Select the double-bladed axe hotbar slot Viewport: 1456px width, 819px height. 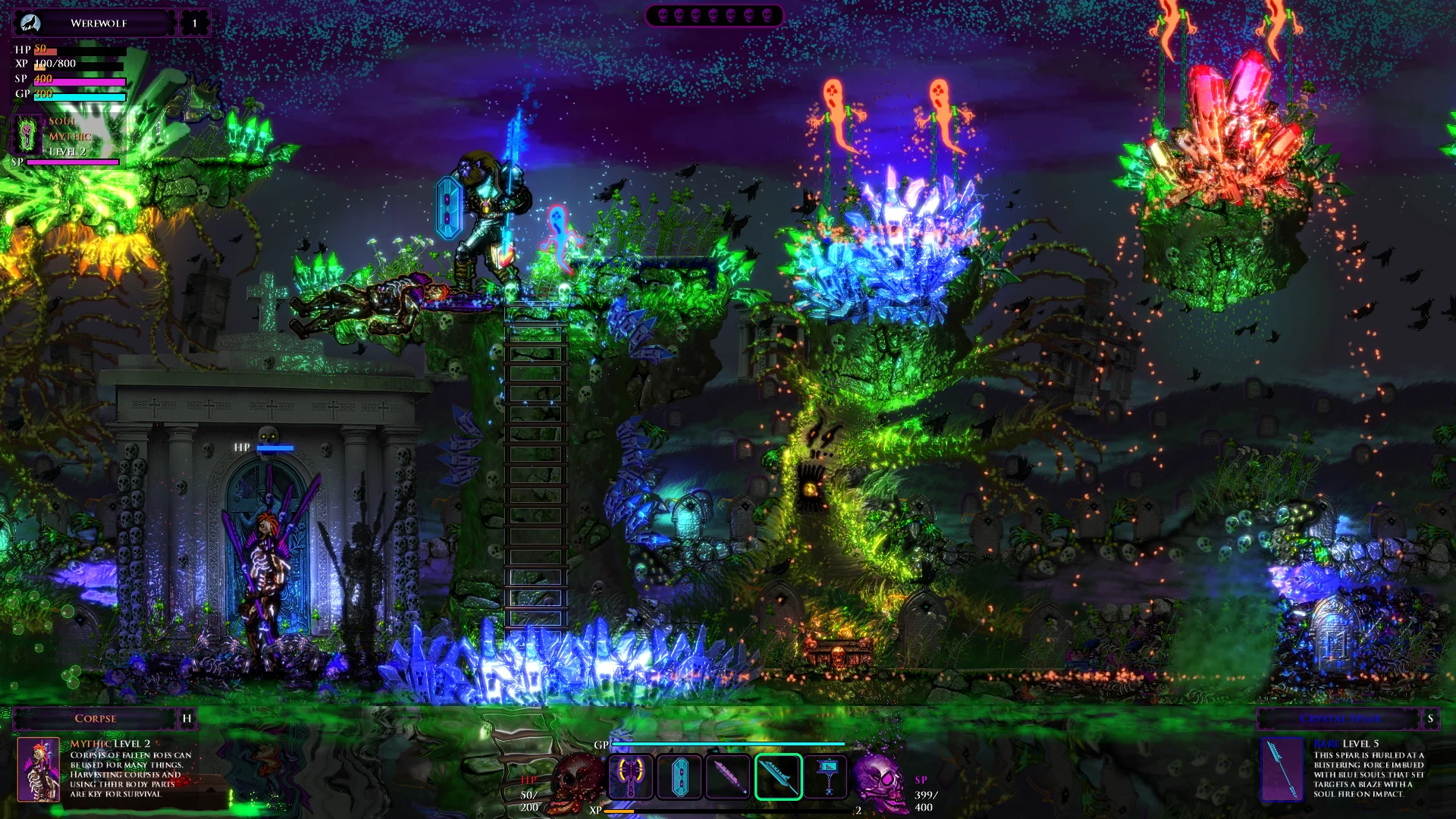(631, 777)
